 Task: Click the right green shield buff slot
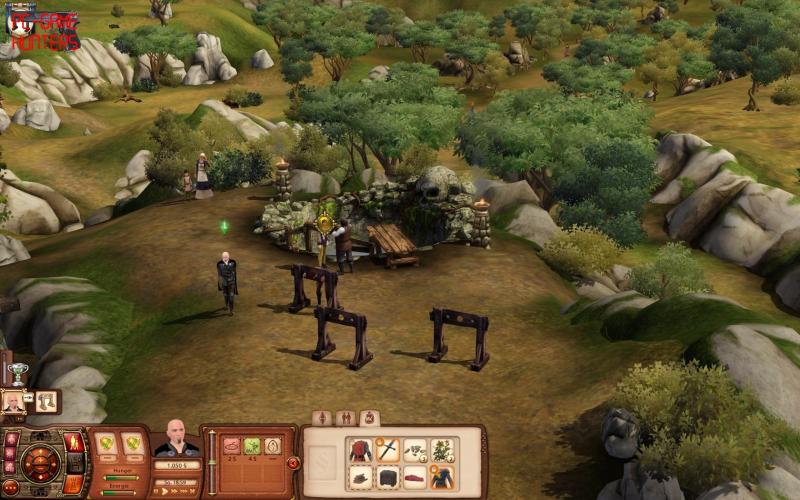pyautogui.click(x=132, y=443)
